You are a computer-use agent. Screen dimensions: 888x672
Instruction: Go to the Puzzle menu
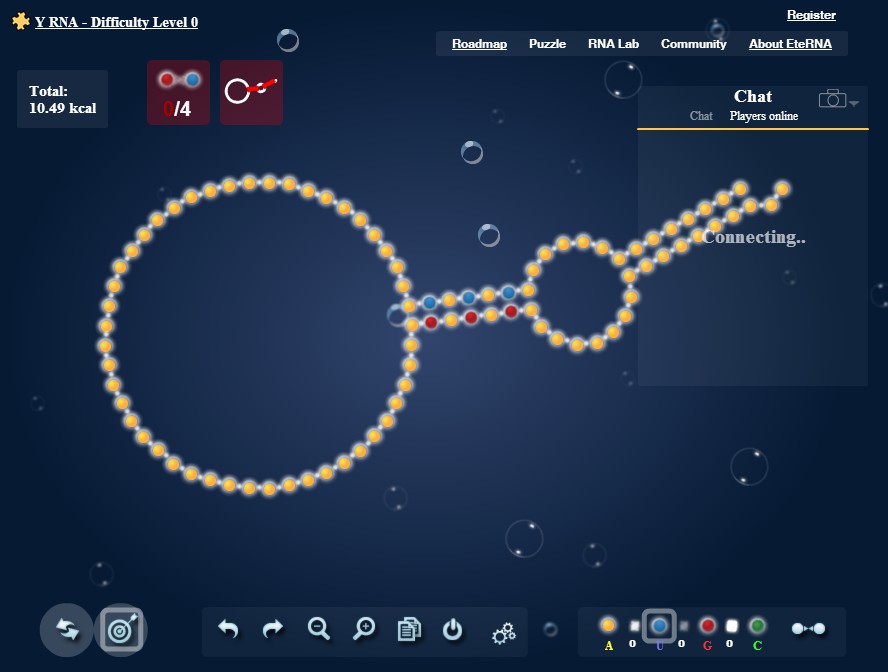click(x=547, y=44)
